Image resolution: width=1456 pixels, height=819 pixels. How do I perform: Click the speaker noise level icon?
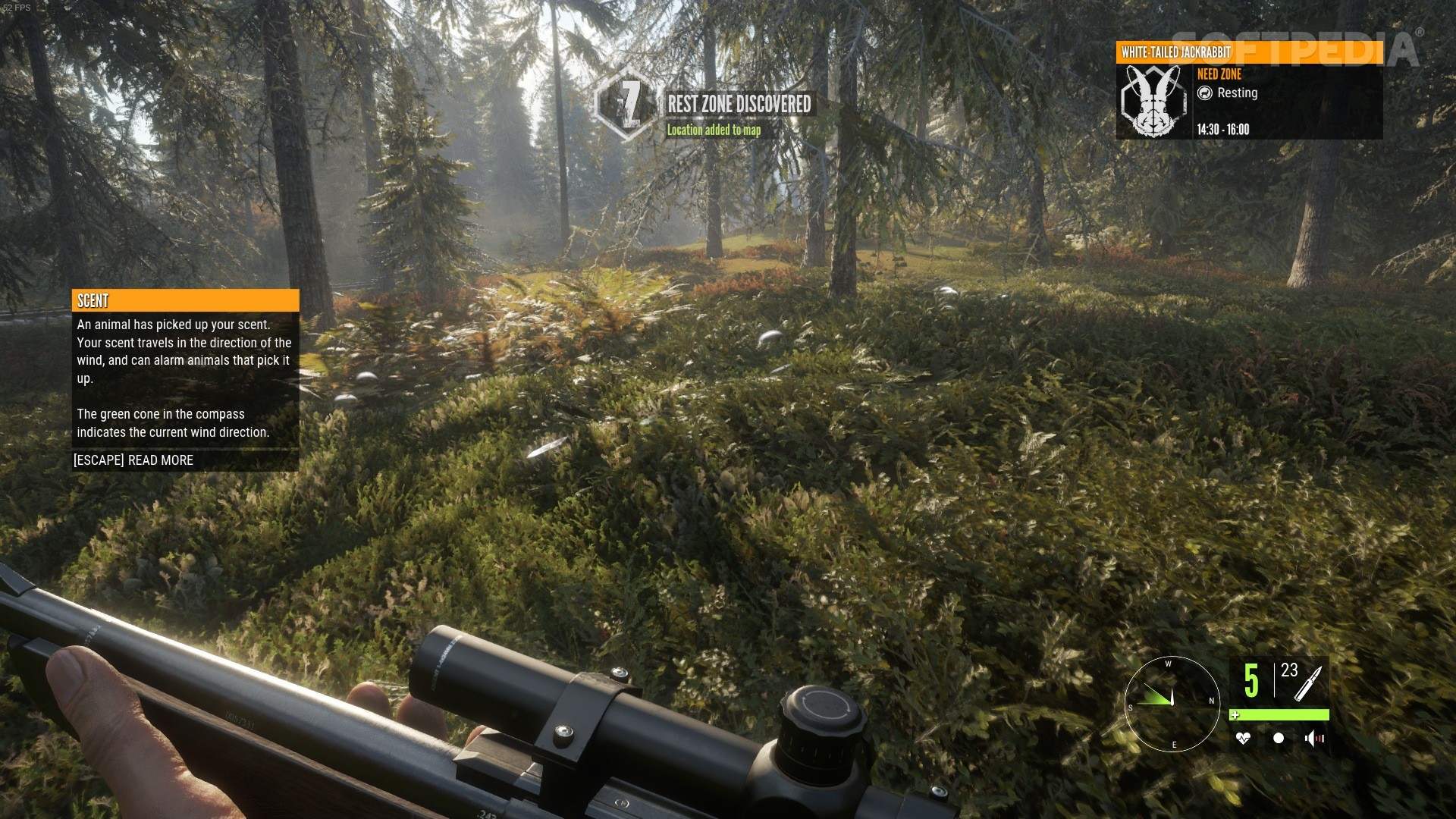pyautogui.click(x=1314, y=738)
